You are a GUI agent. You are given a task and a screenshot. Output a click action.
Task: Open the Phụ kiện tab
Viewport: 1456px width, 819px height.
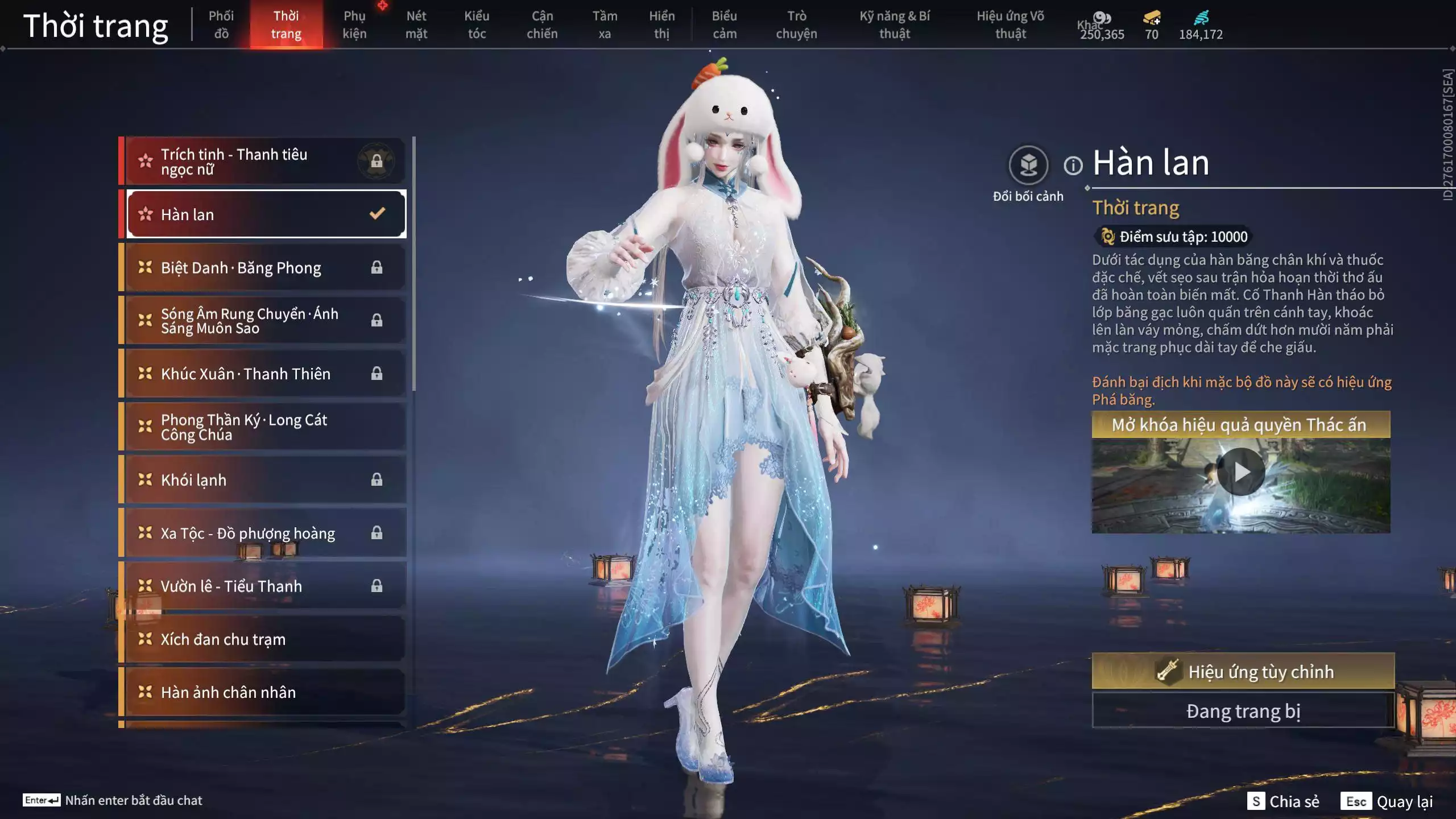coord(354,24)
